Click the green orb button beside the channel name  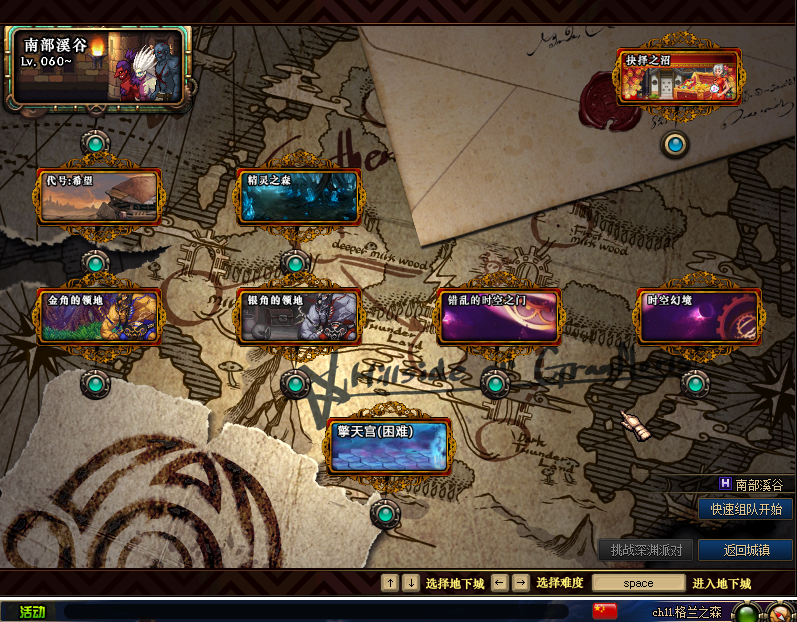pyautogui.click(x=745, y=612)
